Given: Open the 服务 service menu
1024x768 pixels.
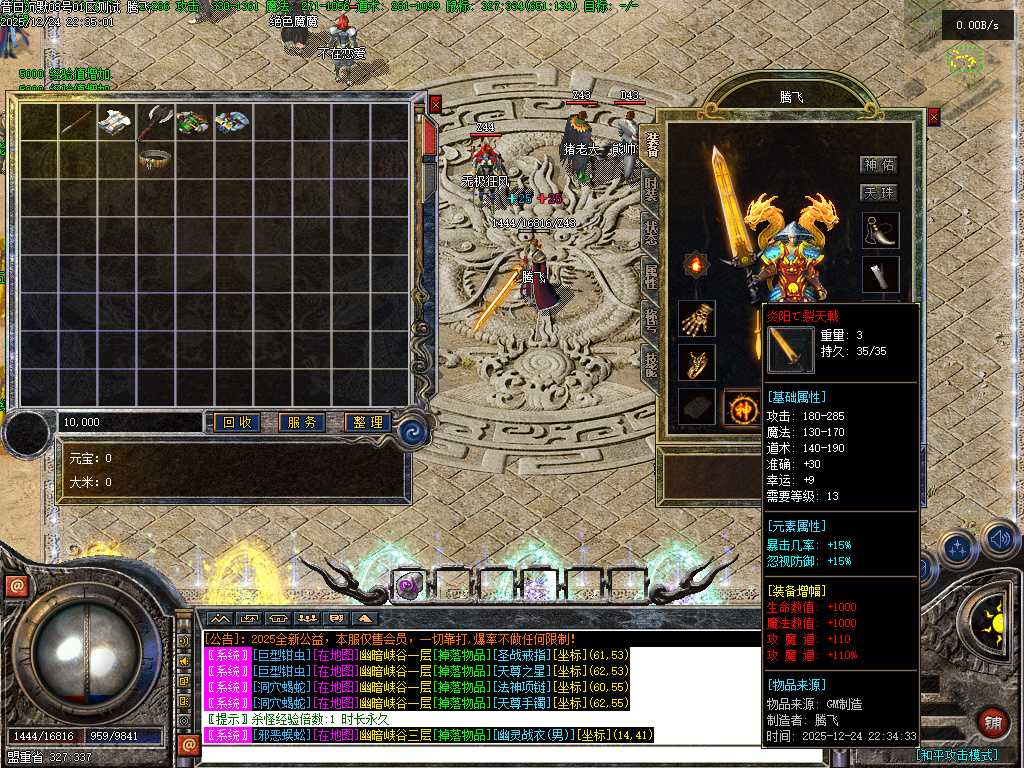Looking at the screenshot, I should point(302,423).
